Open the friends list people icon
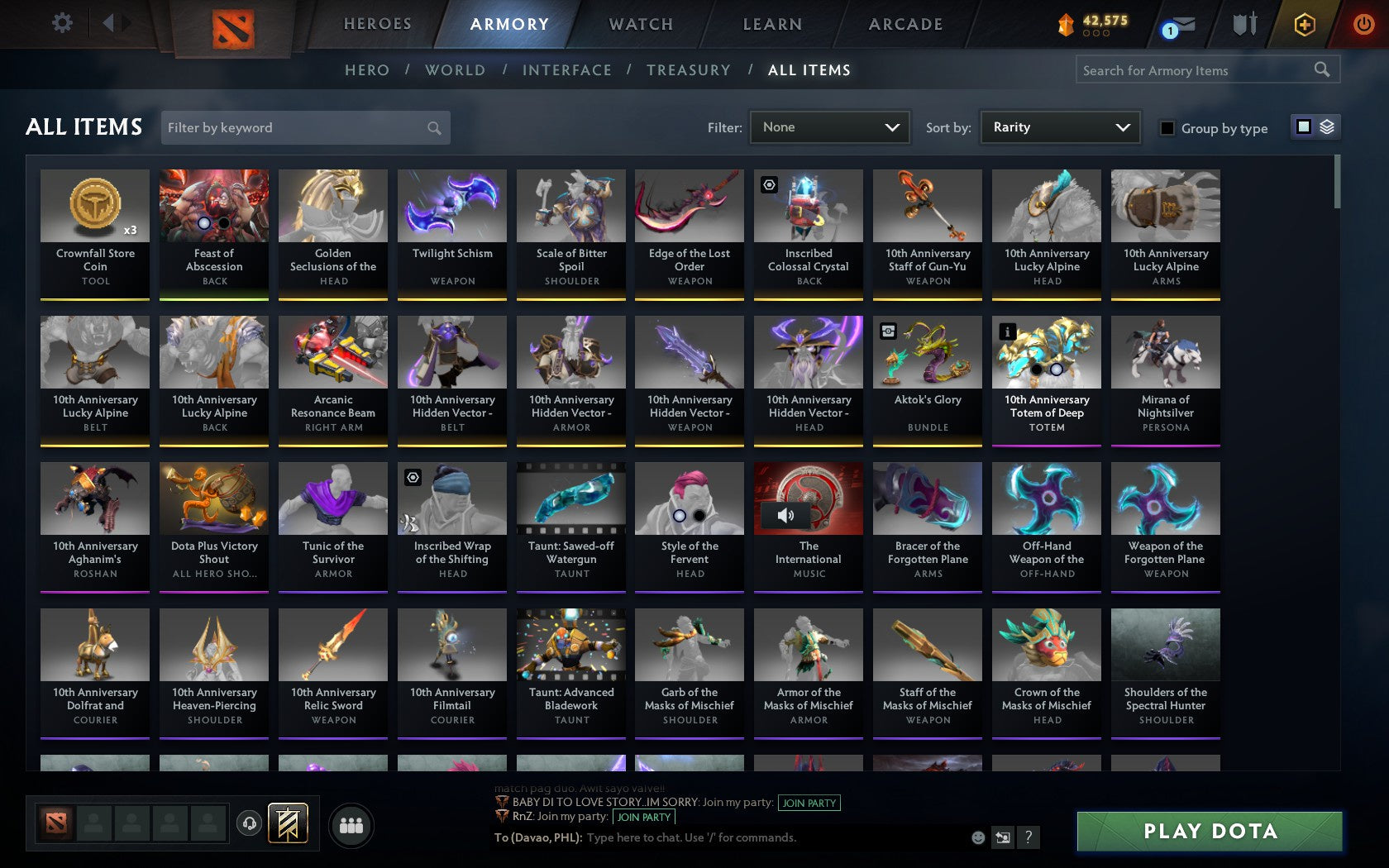This screenshot has height=868, width=1389. (x=351, y=824)
